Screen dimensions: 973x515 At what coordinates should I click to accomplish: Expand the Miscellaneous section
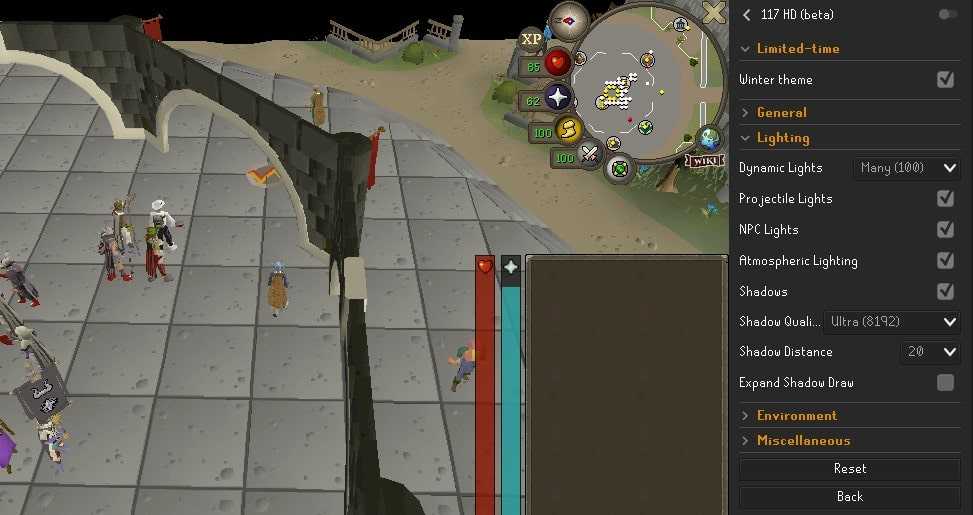click(803, 440)
